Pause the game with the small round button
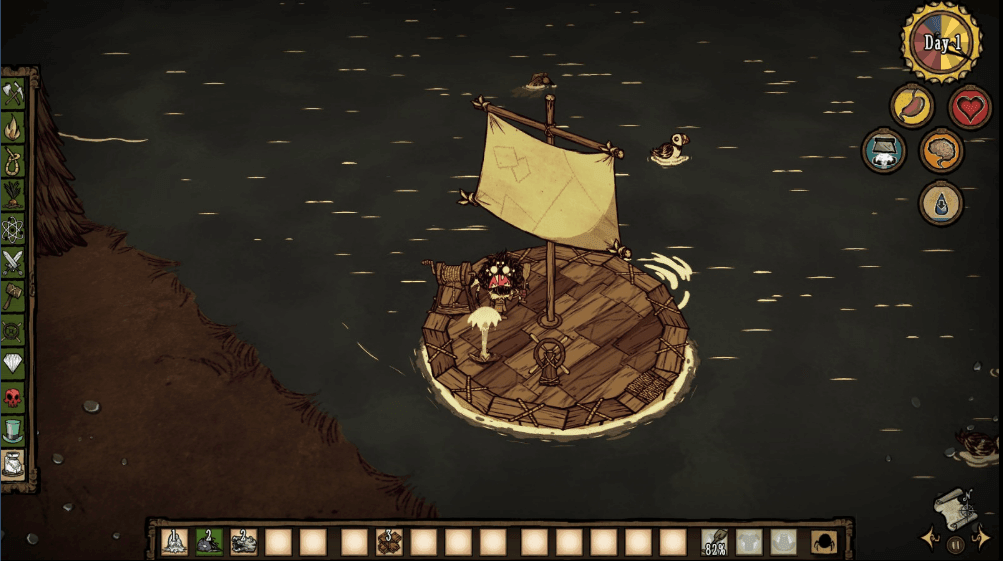 tap(955, 545)
